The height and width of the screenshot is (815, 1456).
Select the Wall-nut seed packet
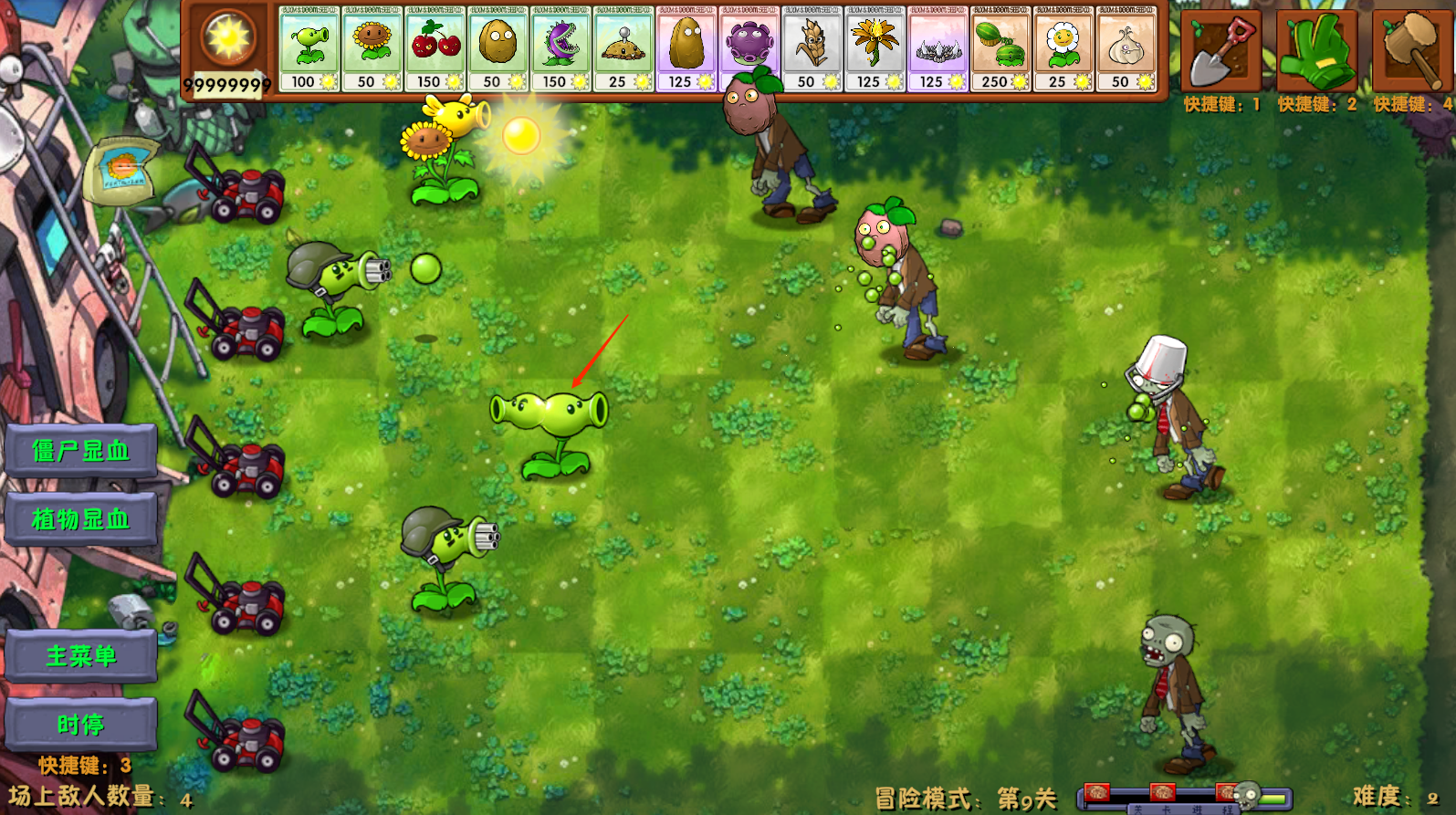coord(498,48)
